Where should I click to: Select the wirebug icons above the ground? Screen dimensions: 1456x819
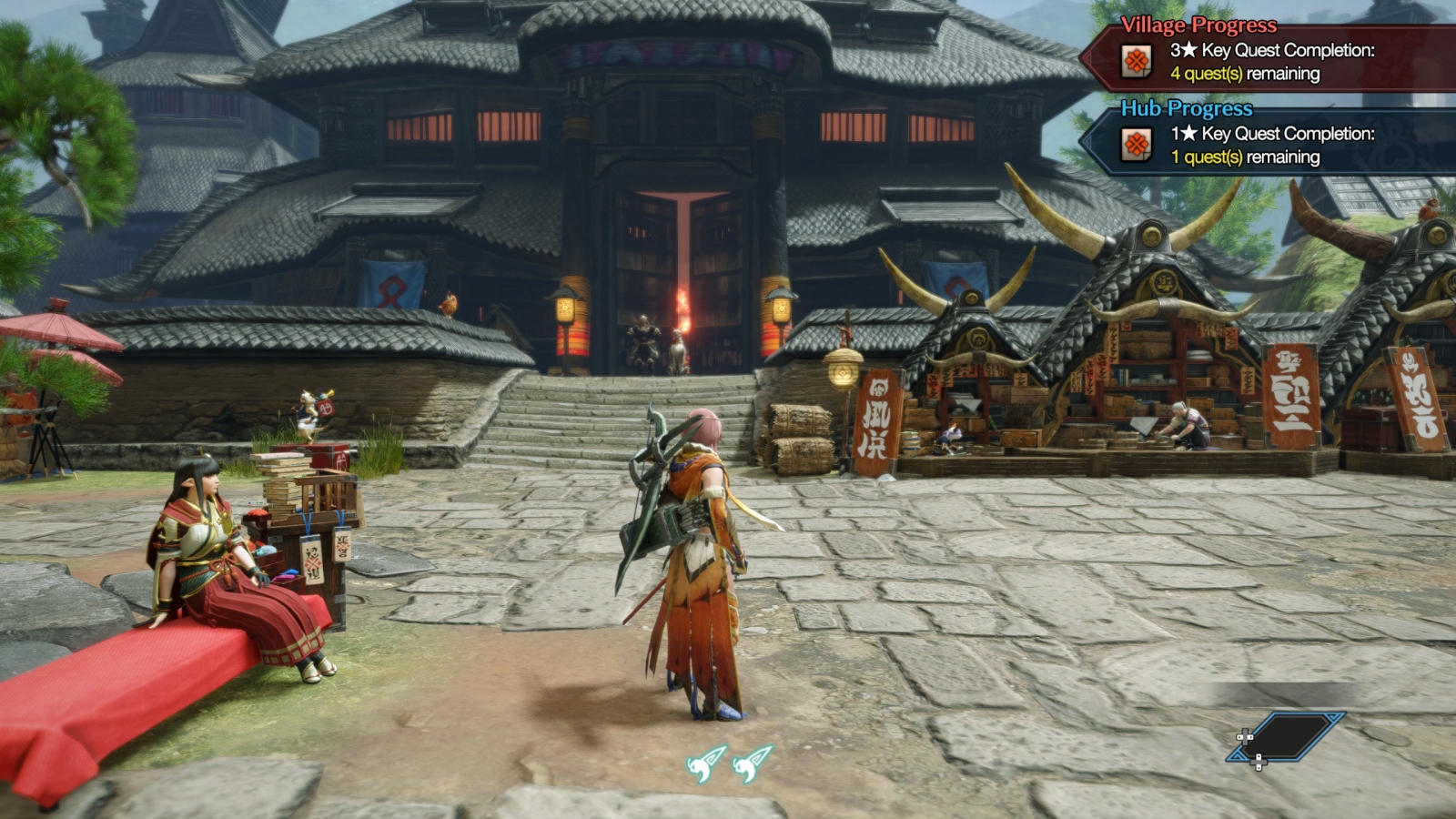729,763
